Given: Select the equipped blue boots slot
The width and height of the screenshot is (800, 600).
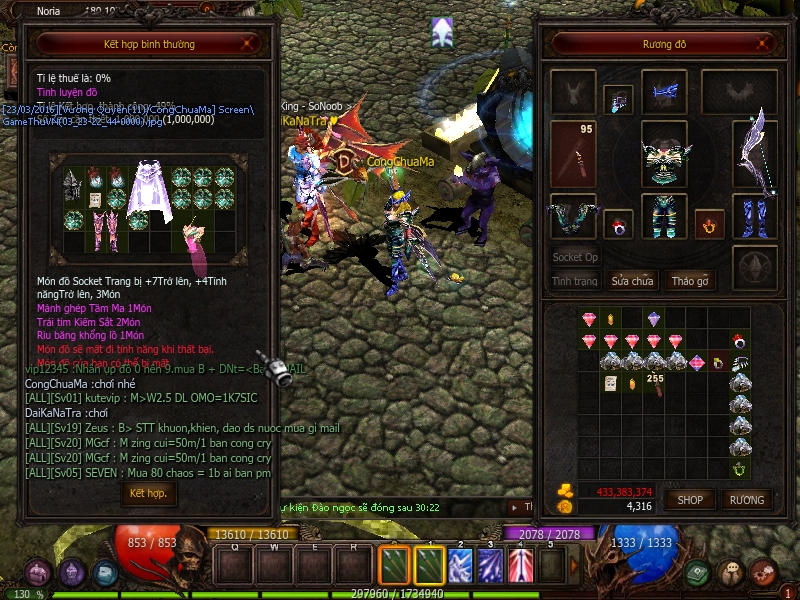Looking at the screenshot, I should pyautogui.click(x=755, y=215).
